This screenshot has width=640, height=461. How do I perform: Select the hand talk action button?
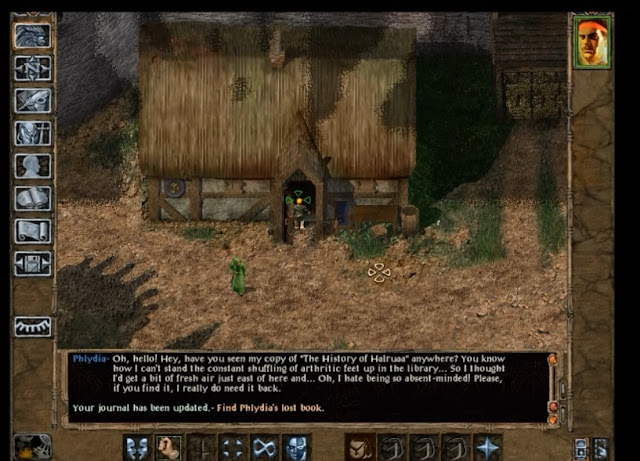pos(169,447)
